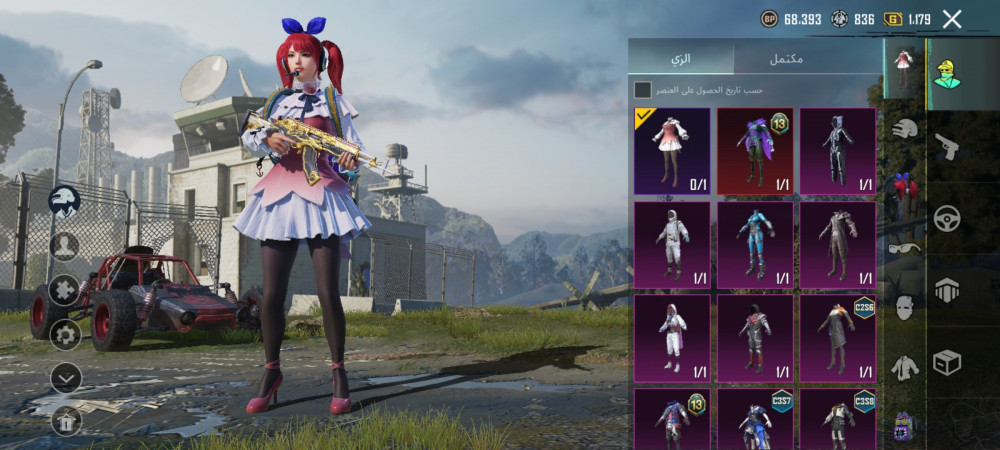Click the trash bin icon

(x=65, y=421)
